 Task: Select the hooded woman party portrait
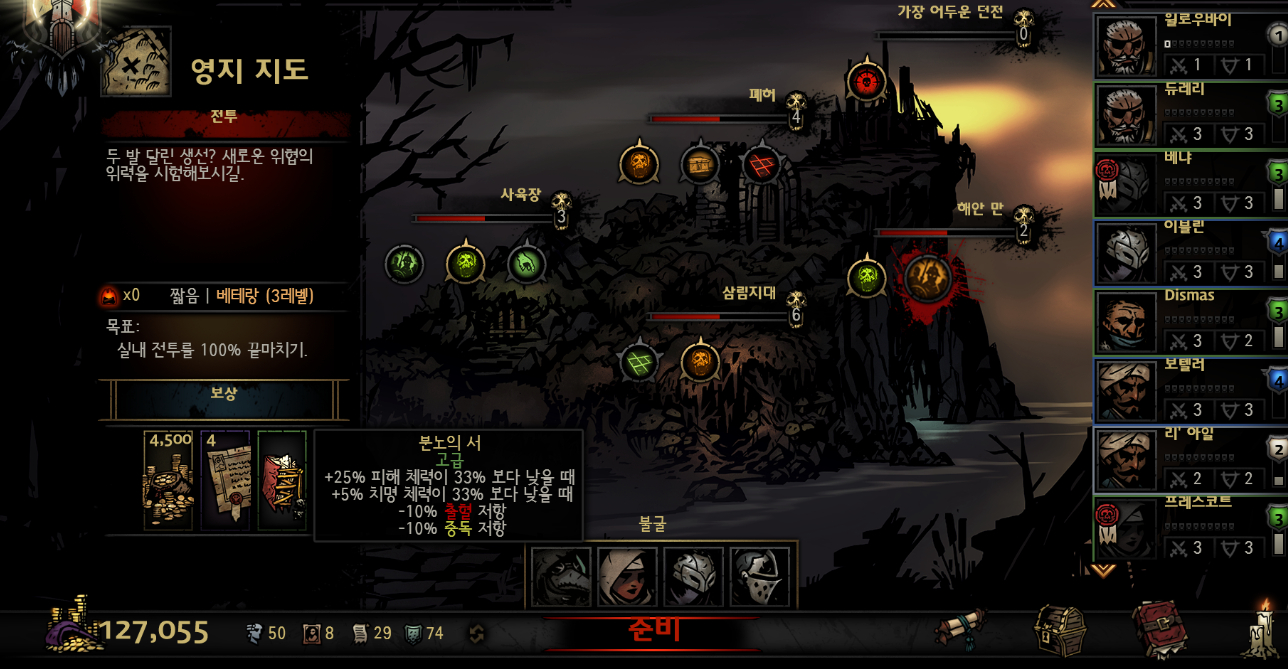[627, 577]
